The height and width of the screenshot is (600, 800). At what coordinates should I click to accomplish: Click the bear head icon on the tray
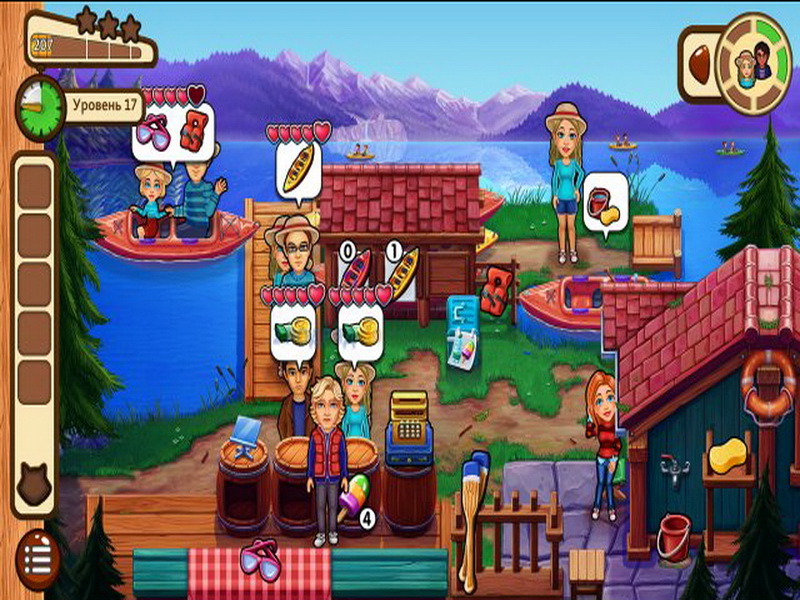(x=34, y=489)
